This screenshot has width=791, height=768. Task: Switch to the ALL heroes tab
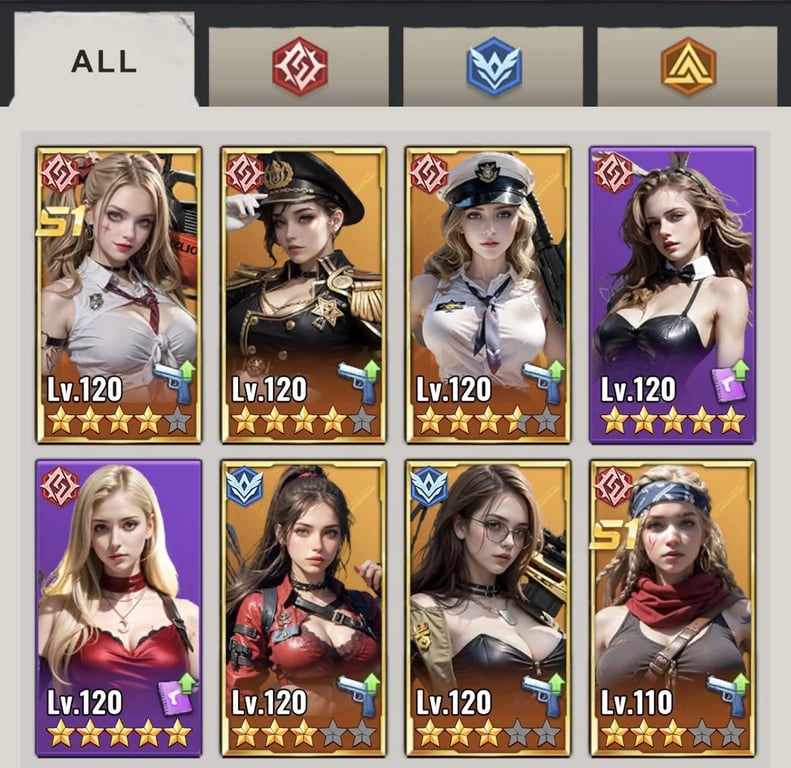103,62
